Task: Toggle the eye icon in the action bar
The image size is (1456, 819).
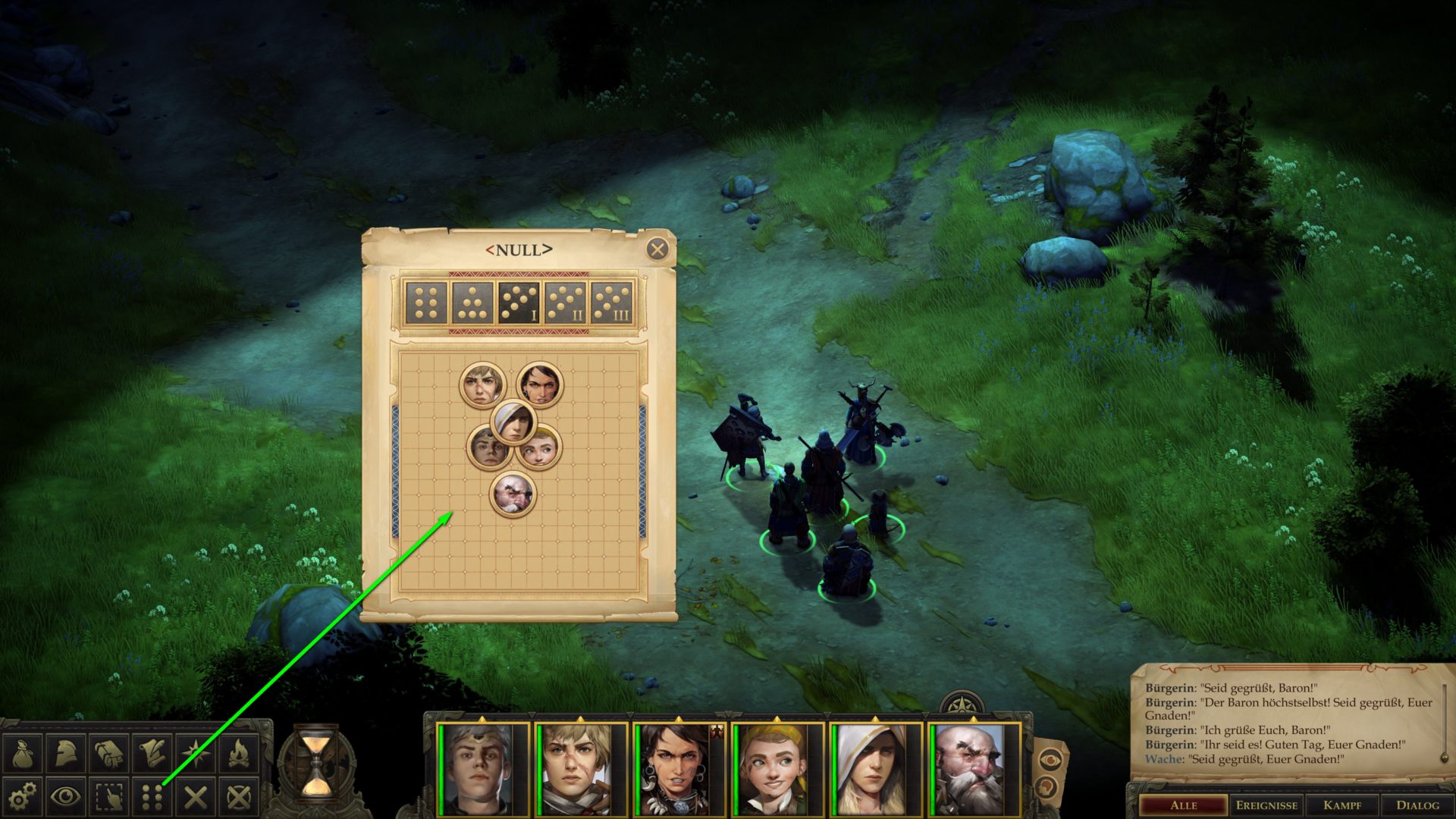Action: tap(66, 796)
